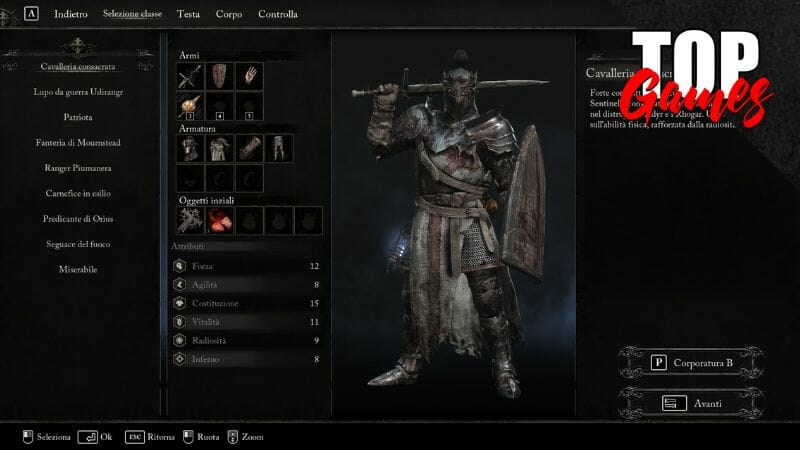Inspect the shield weapon slot
The height and width of the screenshot is (450, 800).
click(219, 76)
